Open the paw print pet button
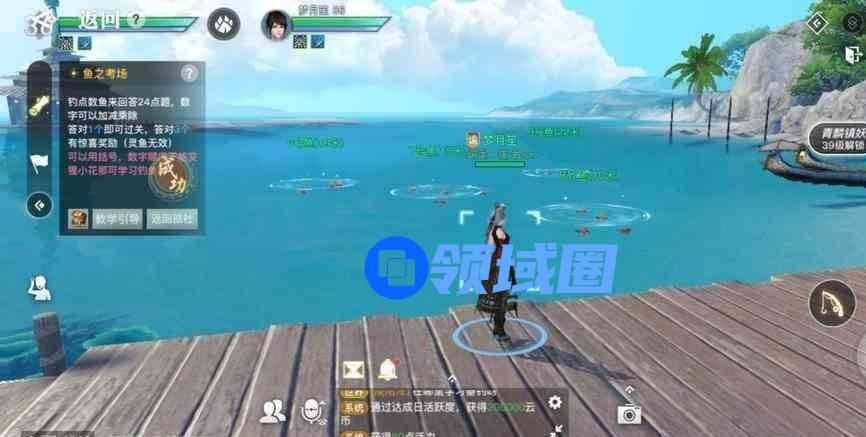The height and width of the screenshot is (437, 866). pyautogui.click(x=222, y=25)
